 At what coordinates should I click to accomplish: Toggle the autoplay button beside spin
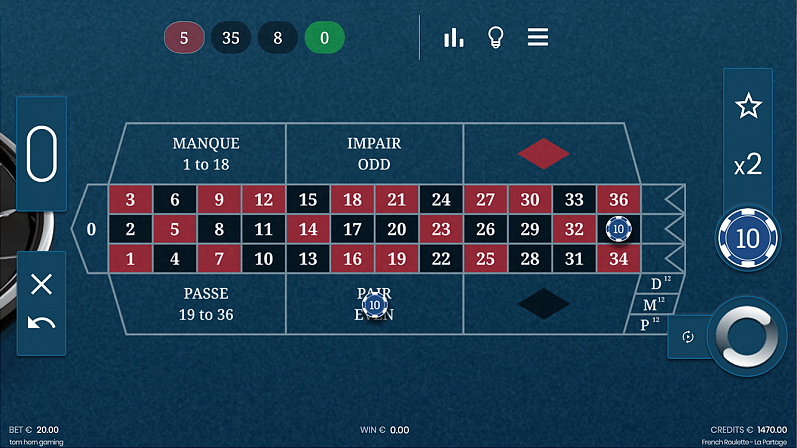tap(688, 337)
